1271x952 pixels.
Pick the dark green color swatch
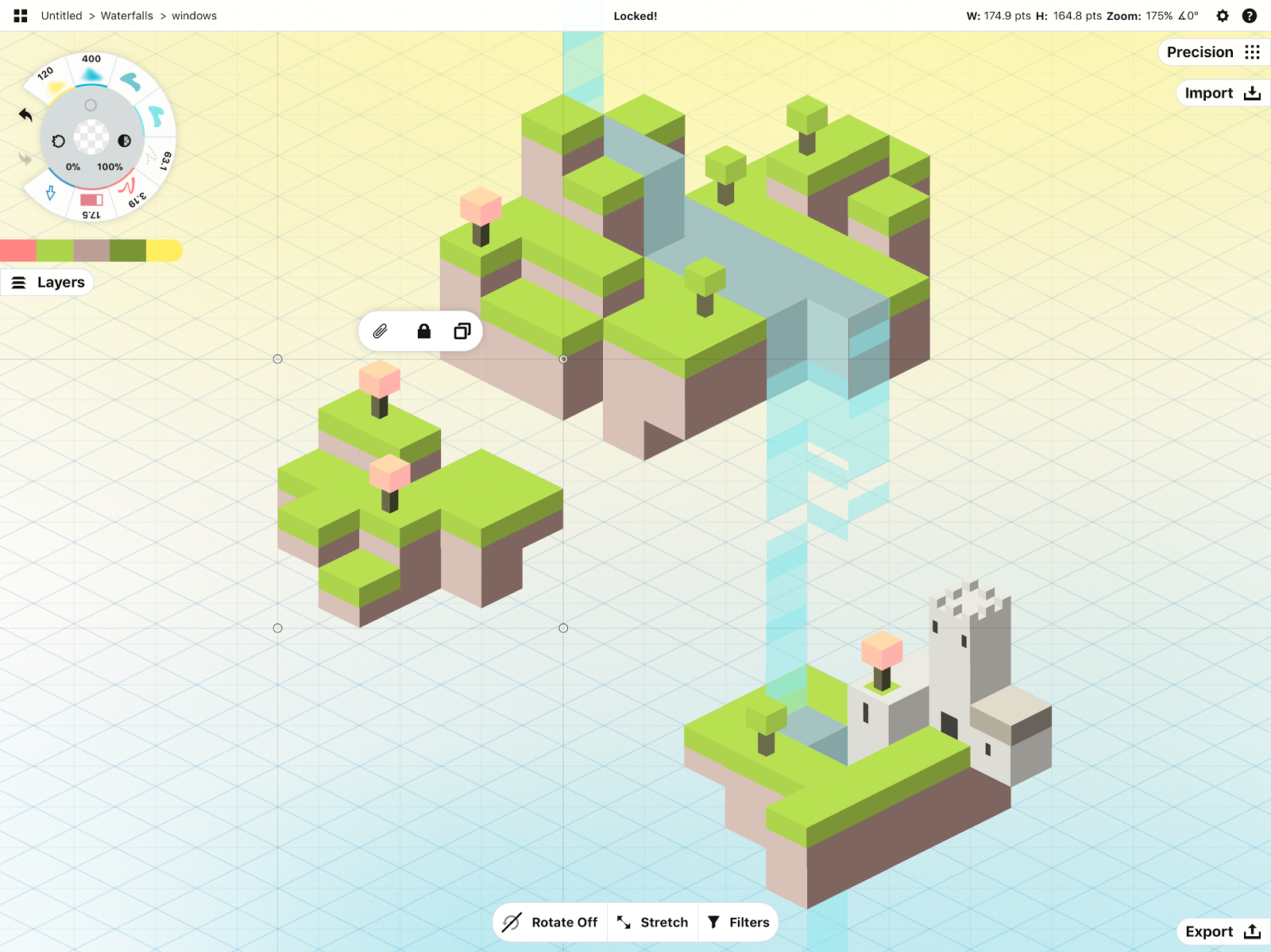(127, 251)
